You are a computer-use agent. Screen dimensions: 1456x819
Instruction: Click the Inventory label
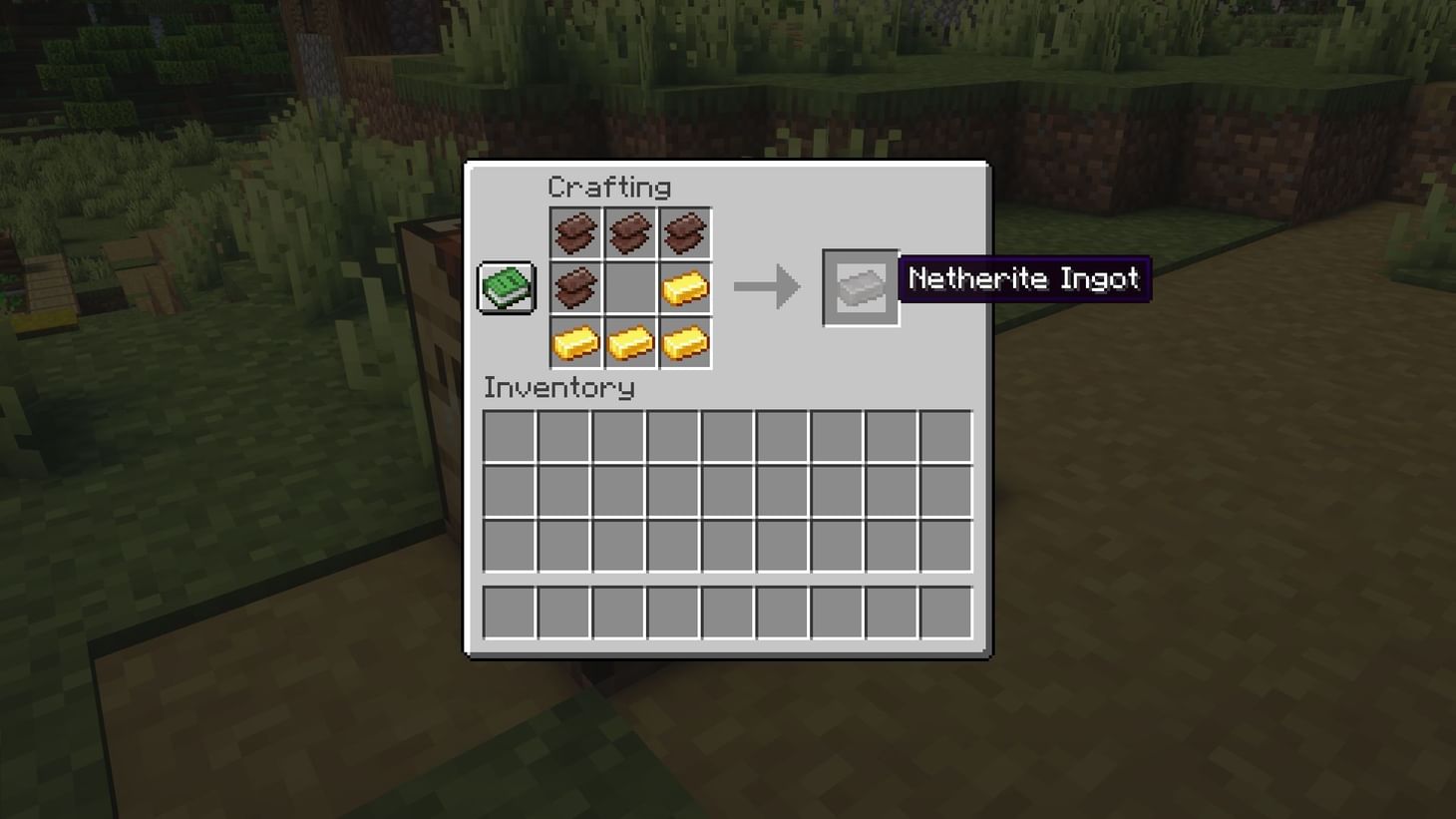(x=558, y=389)
